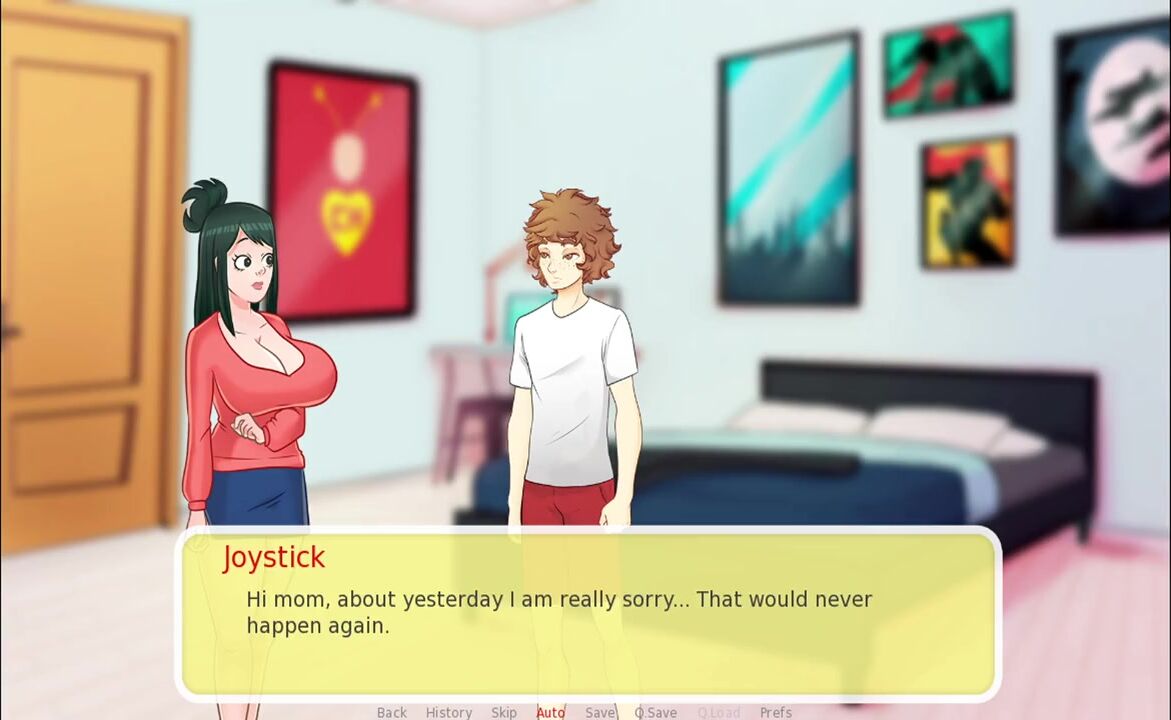Open Prefs settings

click(776, 712)
